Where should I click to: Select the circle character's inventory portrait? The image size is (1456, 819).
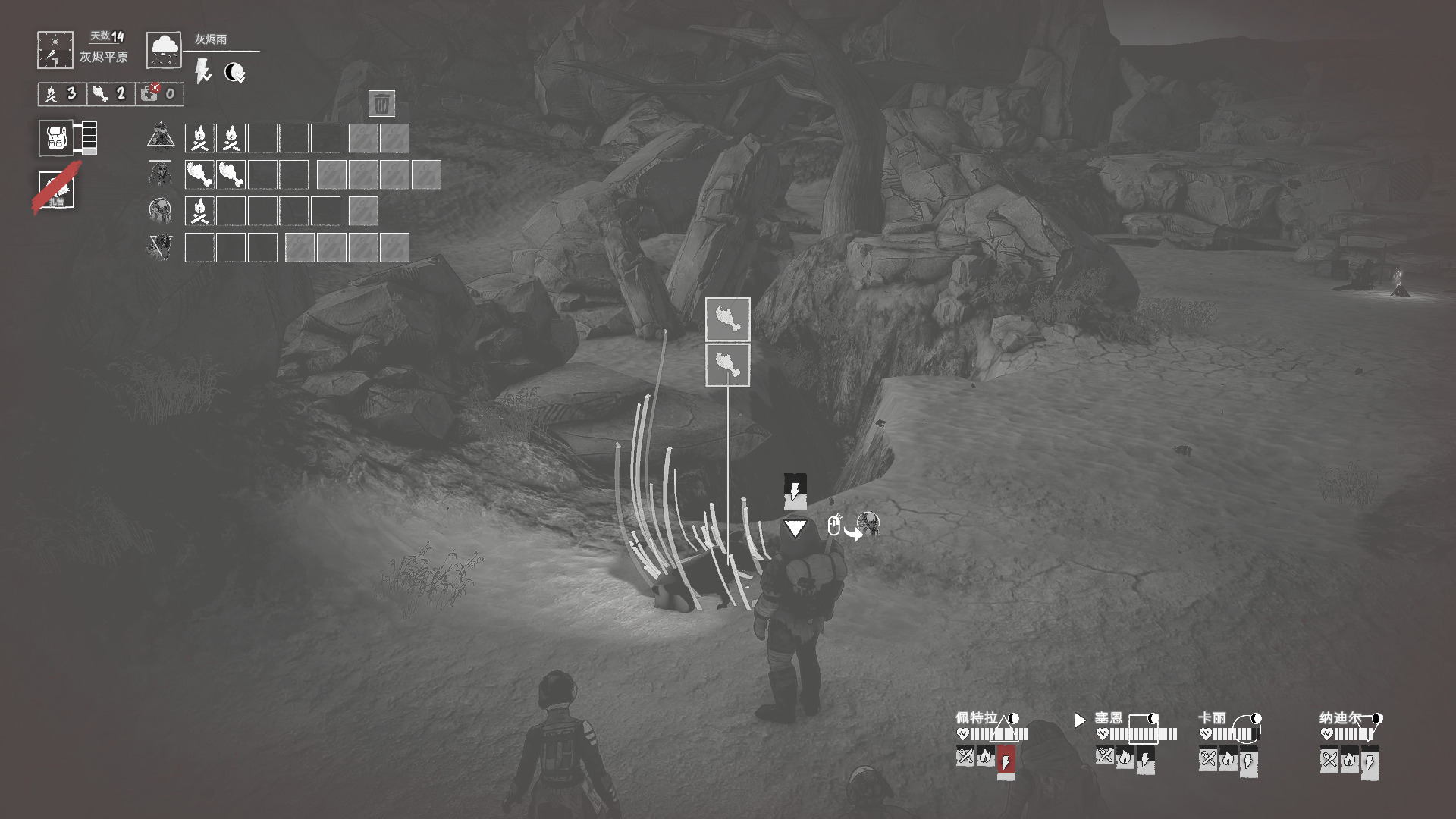[160, 210]
